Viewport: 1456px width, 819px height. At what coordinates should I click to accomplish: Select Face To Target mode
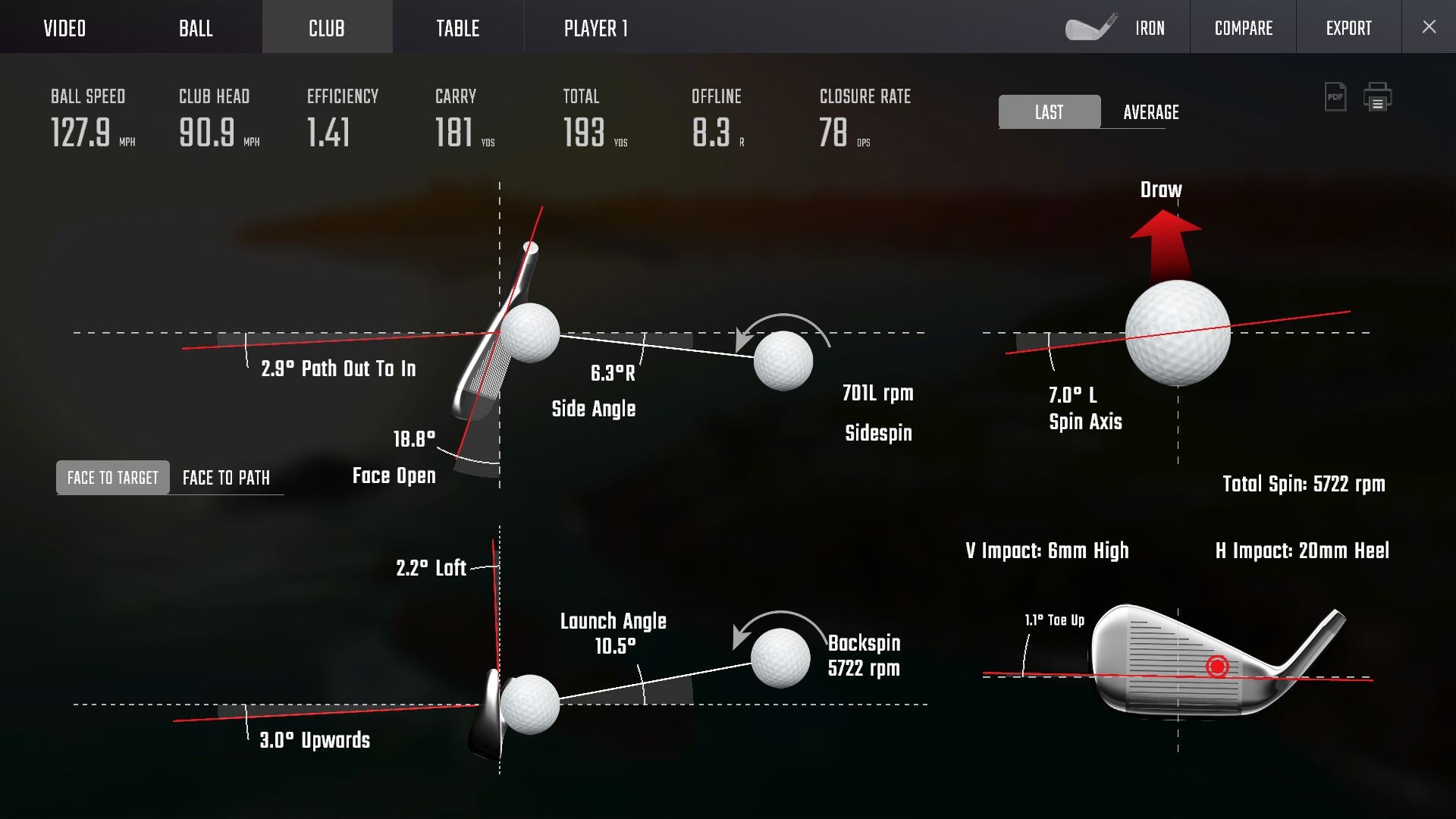(113, 478)
